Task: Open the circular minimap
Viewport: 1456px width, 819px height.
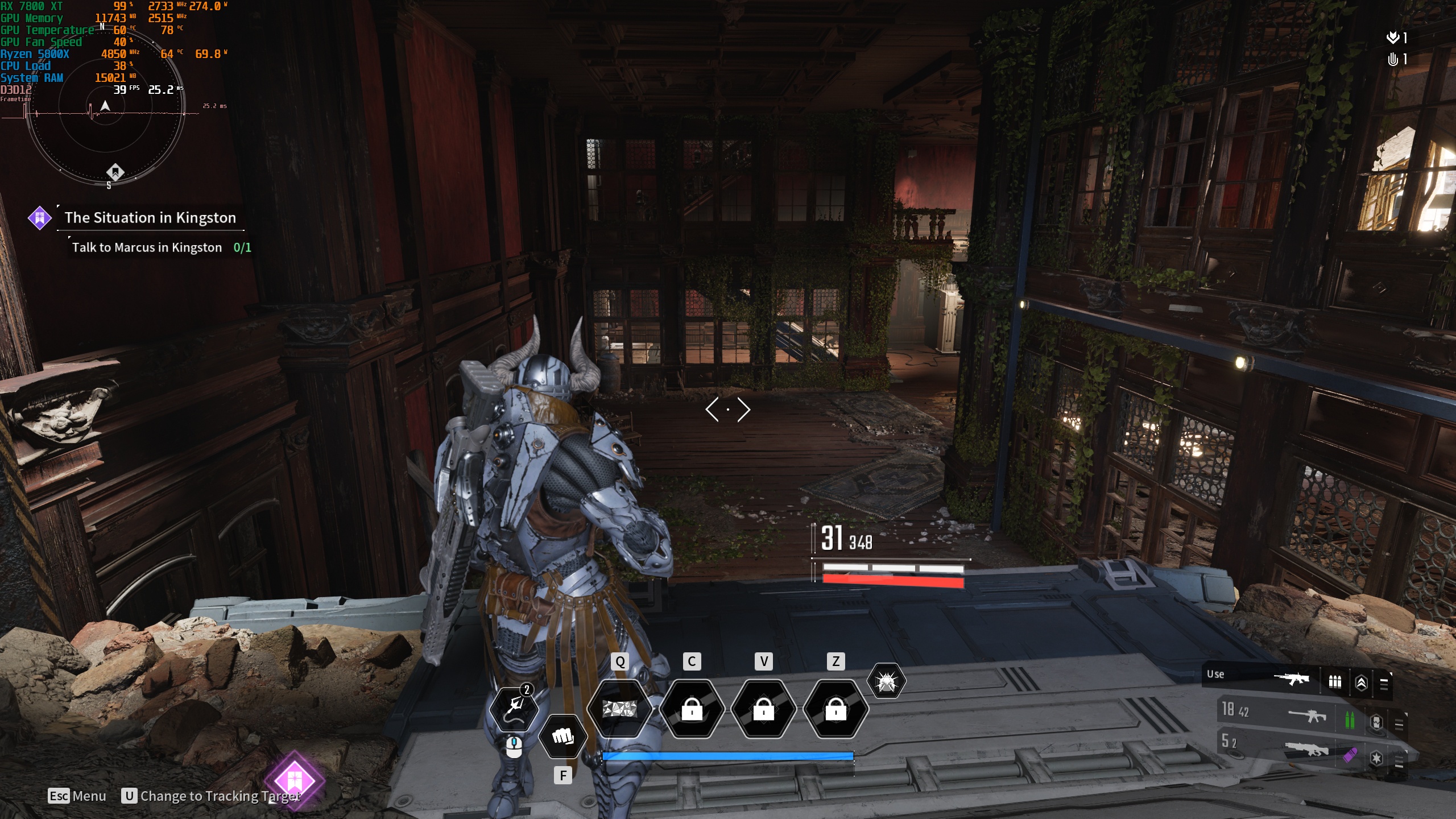Action: (106, 106)
